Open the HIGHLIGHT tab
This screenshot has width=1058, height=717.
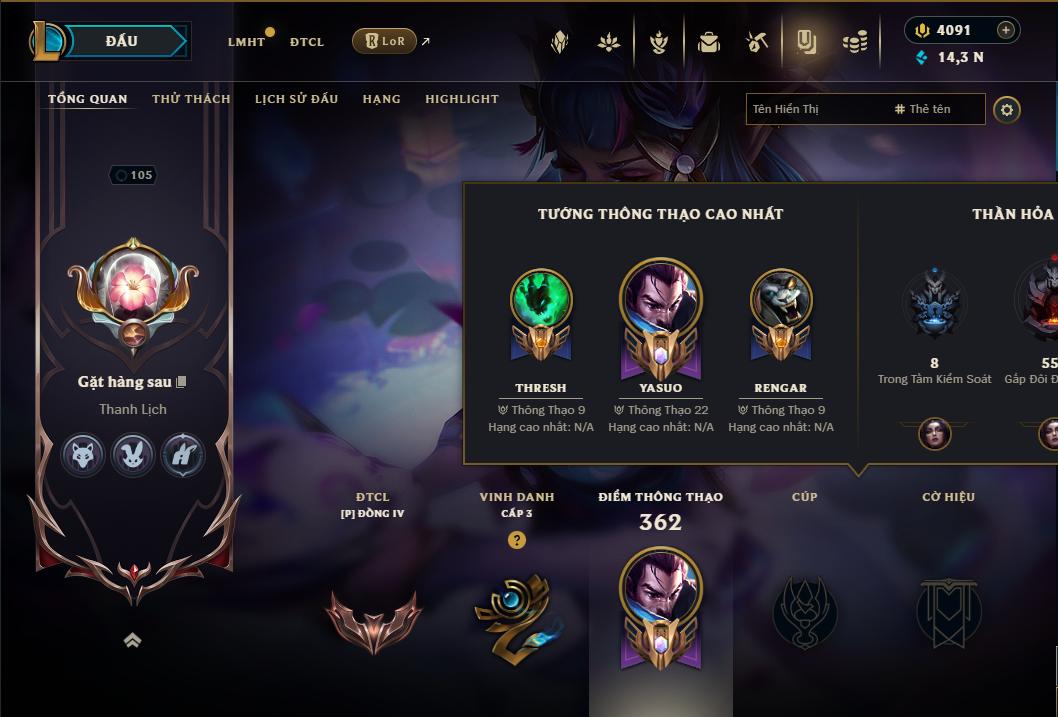tap(461, 99)
